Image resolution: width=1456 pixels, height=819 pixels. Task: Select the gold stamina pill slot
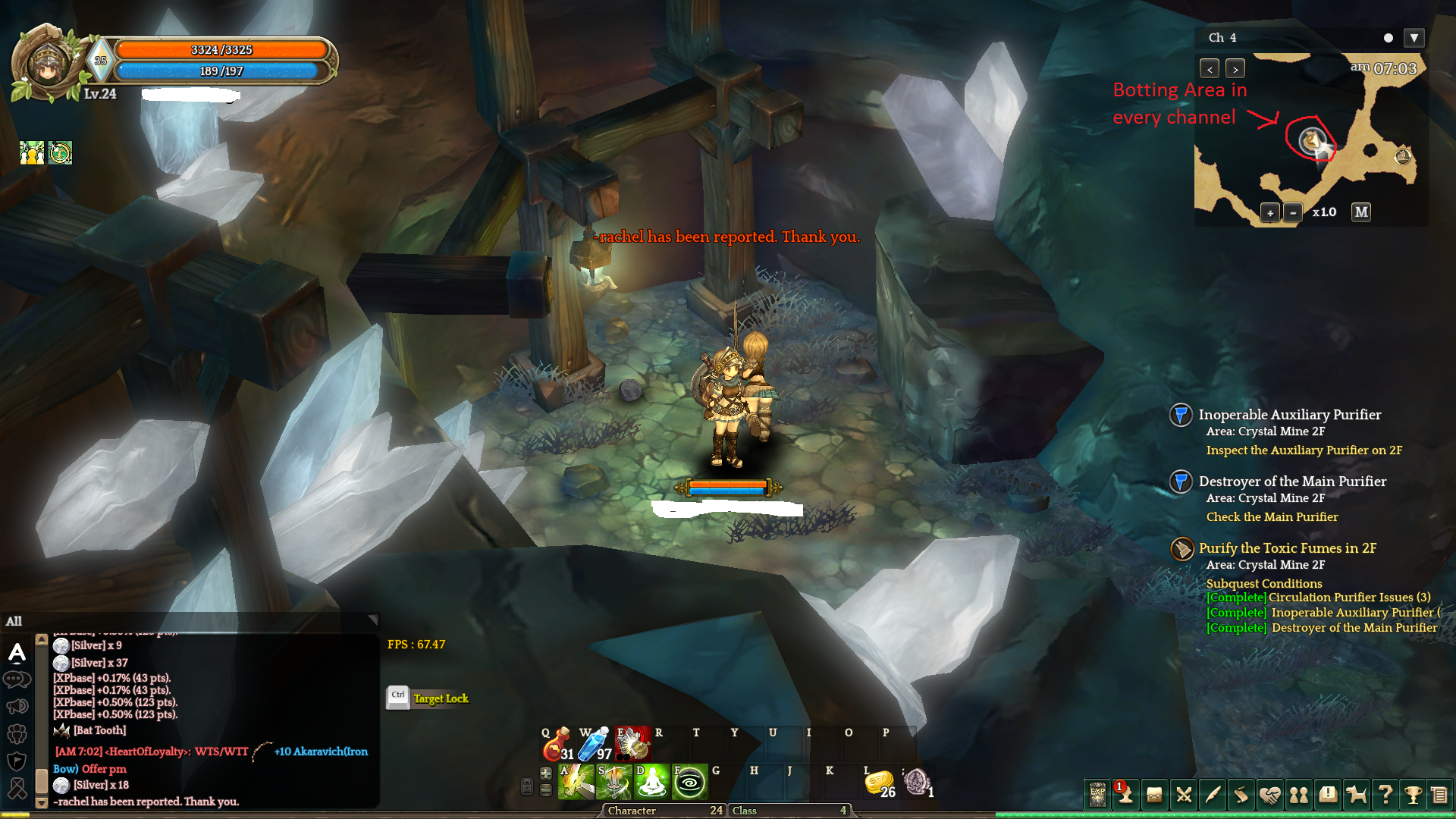880,782
